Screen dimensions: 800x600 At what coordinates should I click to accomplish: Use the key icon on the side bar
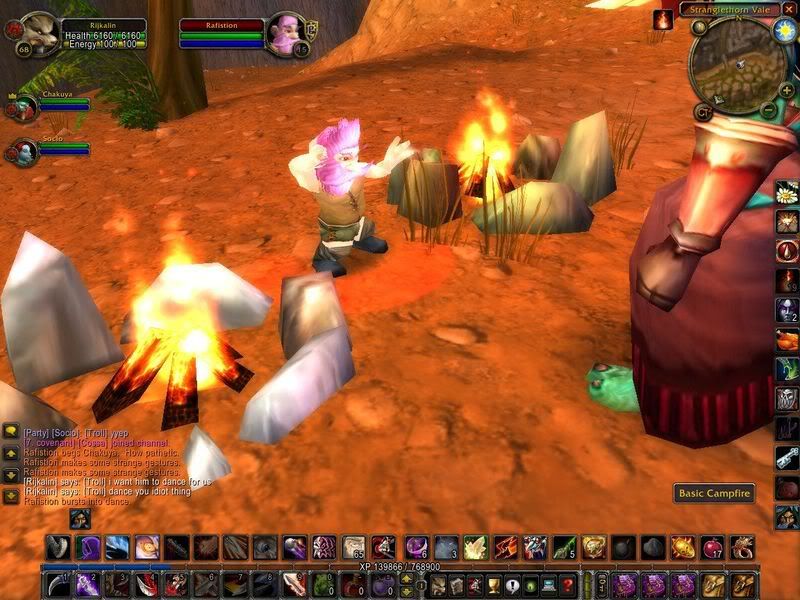tap(787, 457)
